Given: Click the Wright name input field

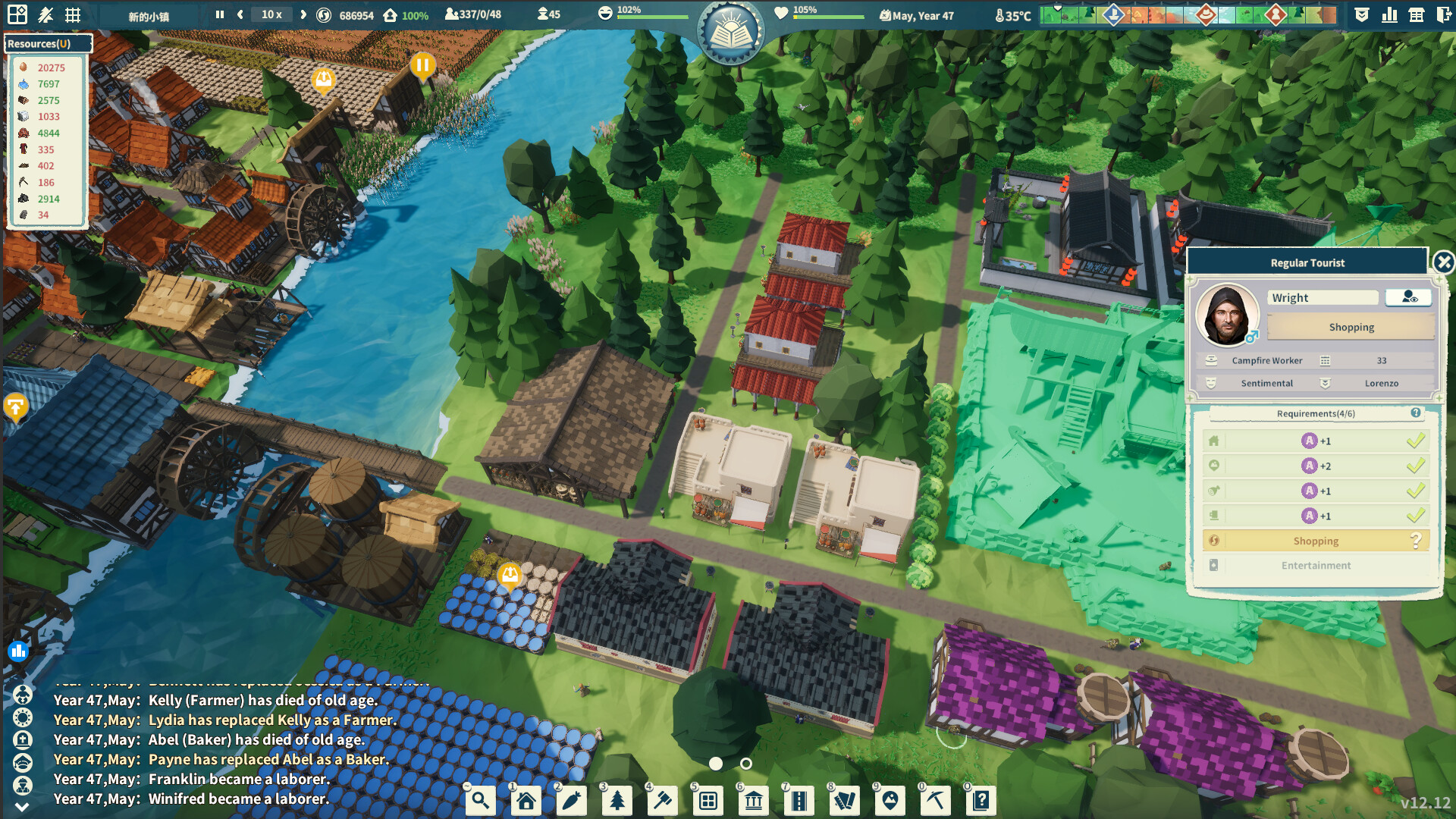Looking at the screenshot, I should (x=1323, y=297).
